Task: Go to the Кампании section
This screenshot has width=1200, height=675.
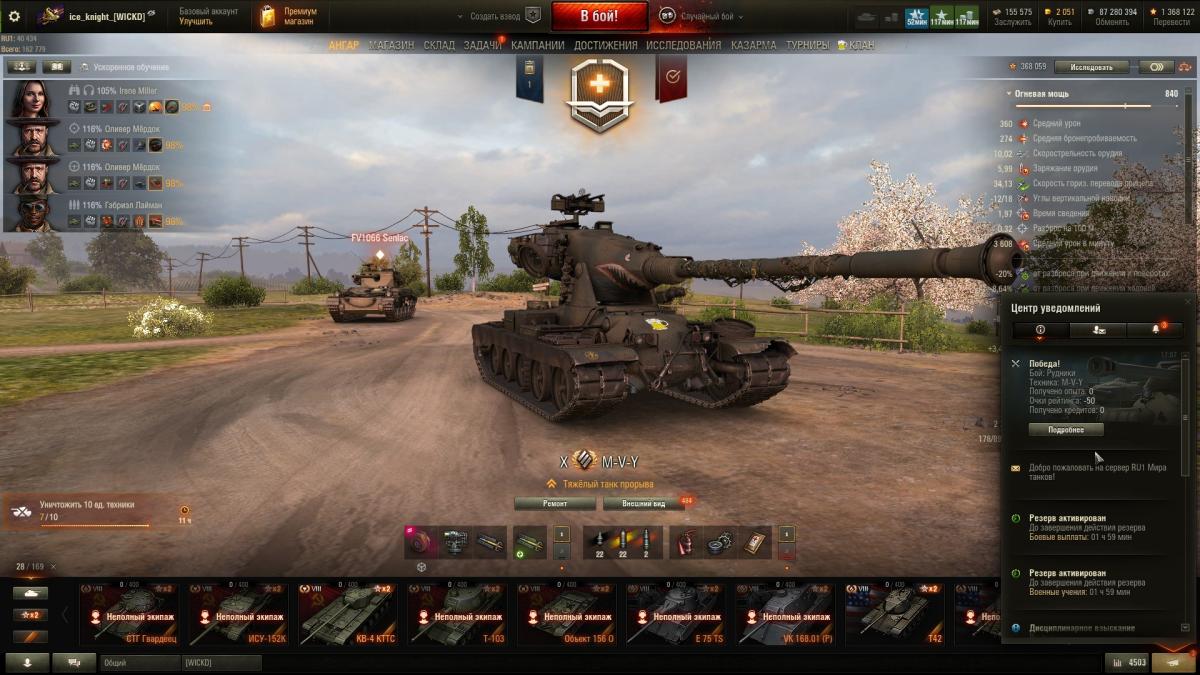Action: [537, 45]
